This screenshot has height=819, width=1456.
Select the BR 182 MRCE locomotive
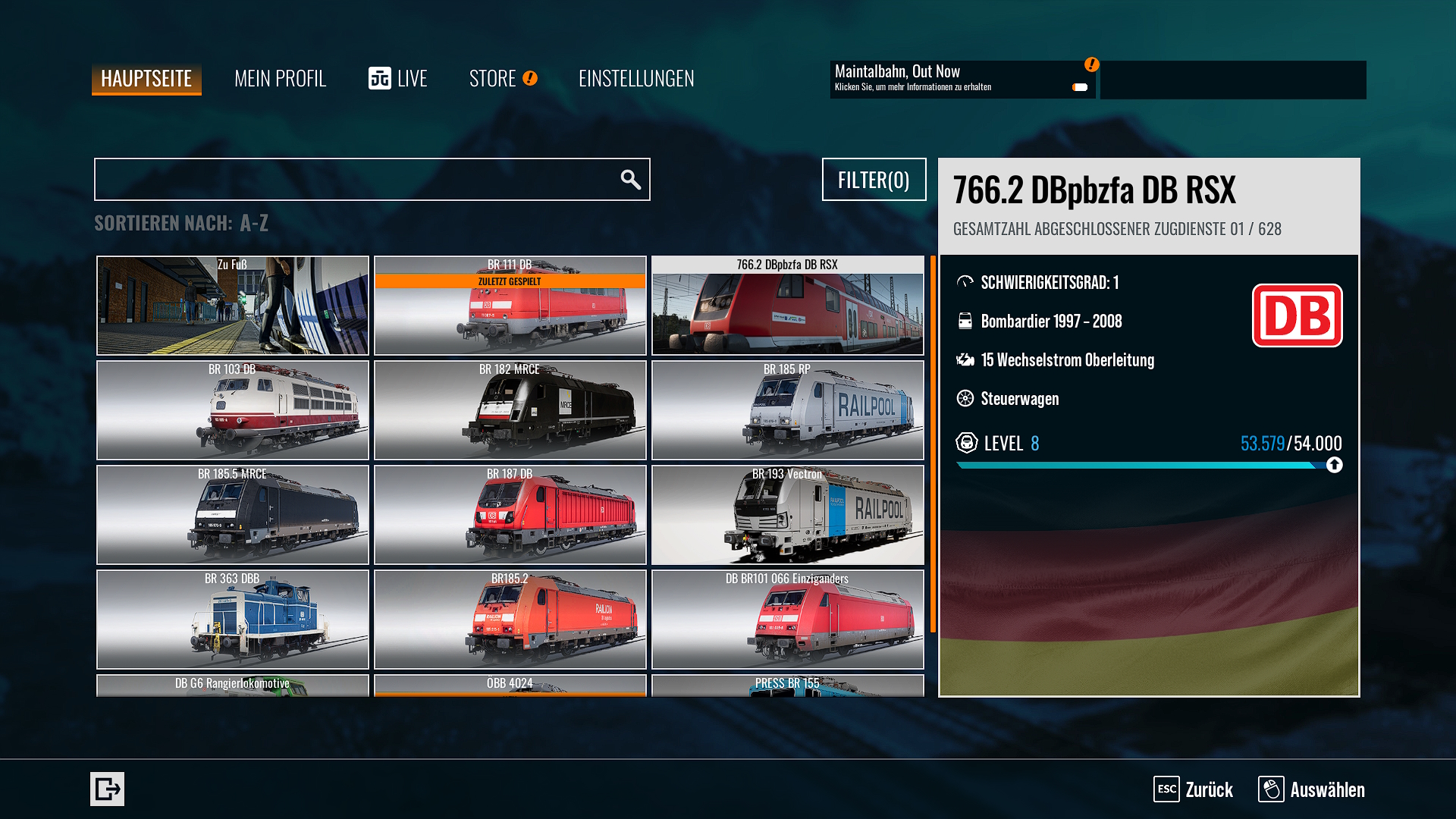[510, 410]
